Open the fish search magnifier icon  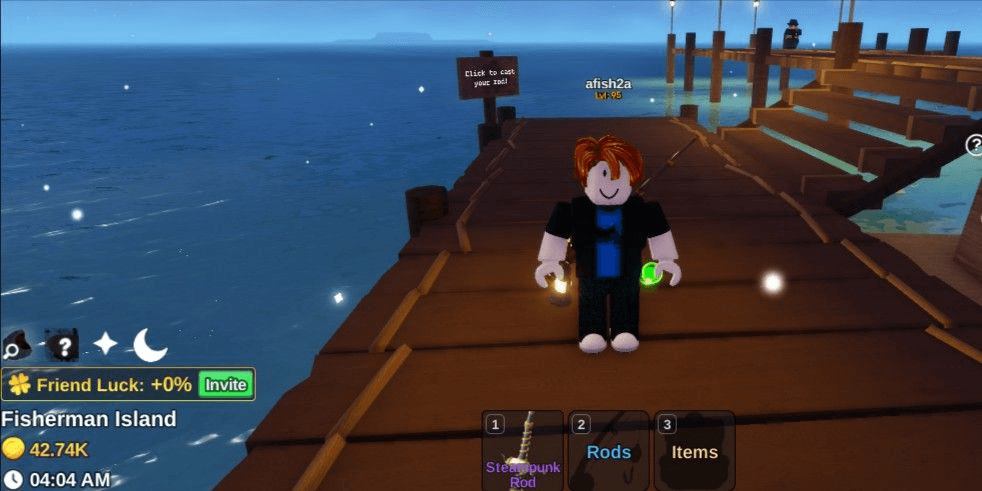(x=17, y=346)
